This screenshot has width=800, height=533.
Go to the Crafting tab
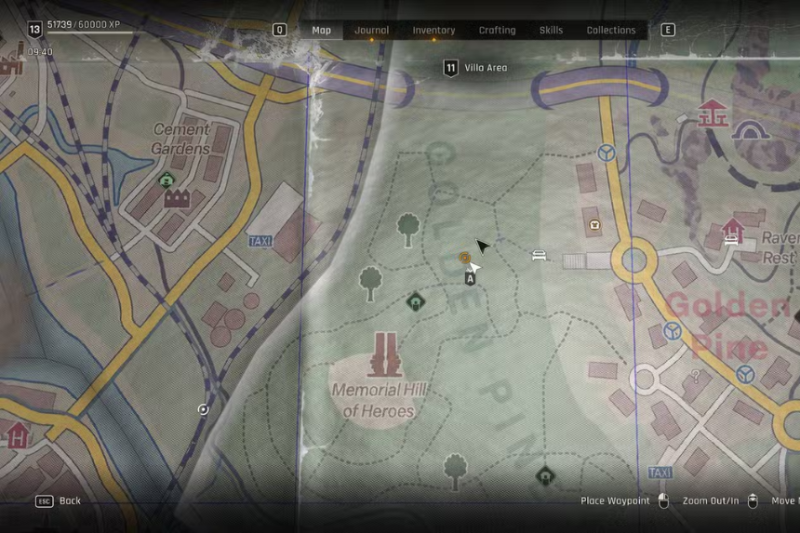click(x=497, y=30)
